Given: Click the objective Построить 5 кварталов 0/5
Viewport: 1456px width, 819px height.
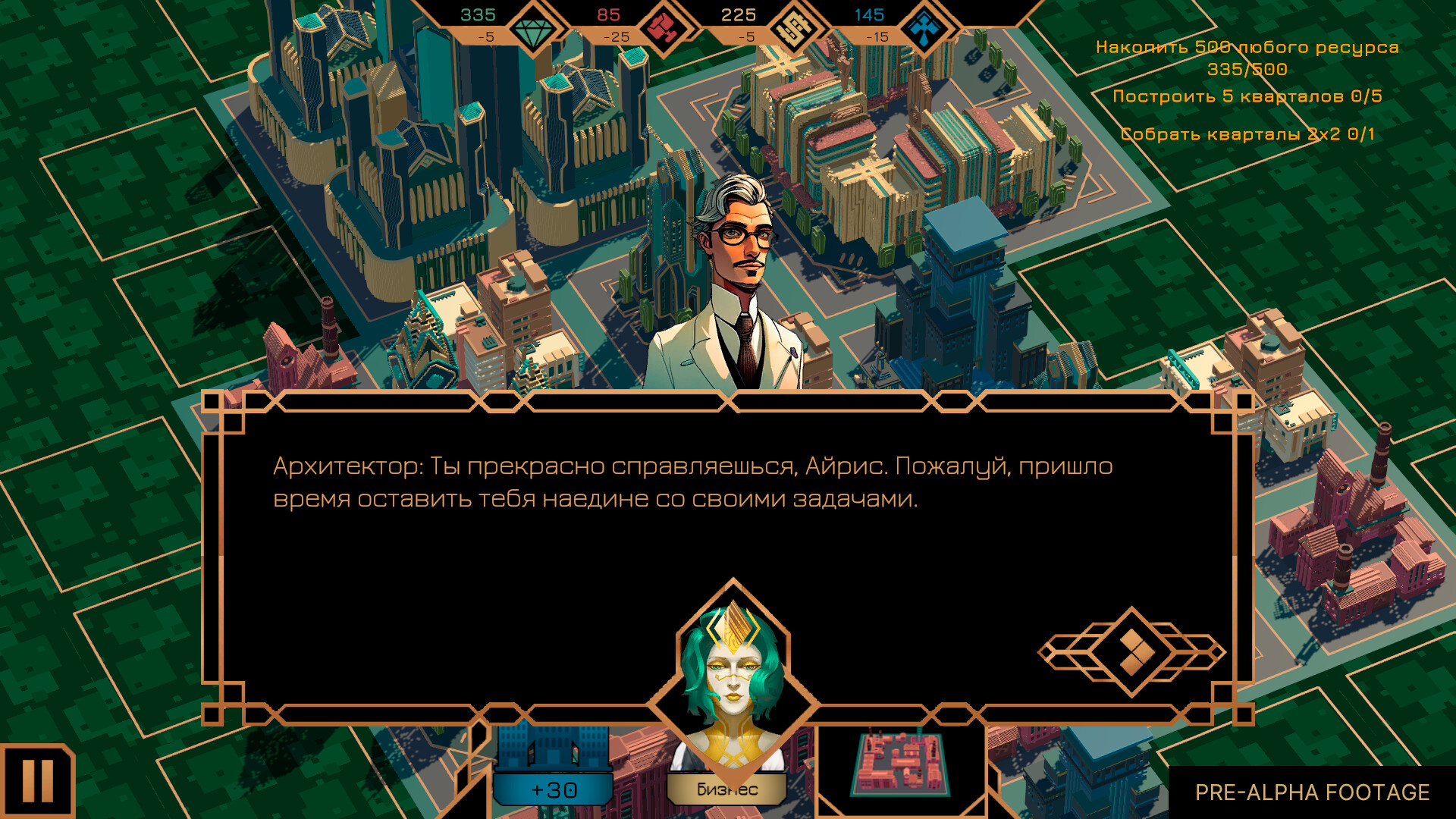Looking at the screenshot, I should [x=1247, y=95].
